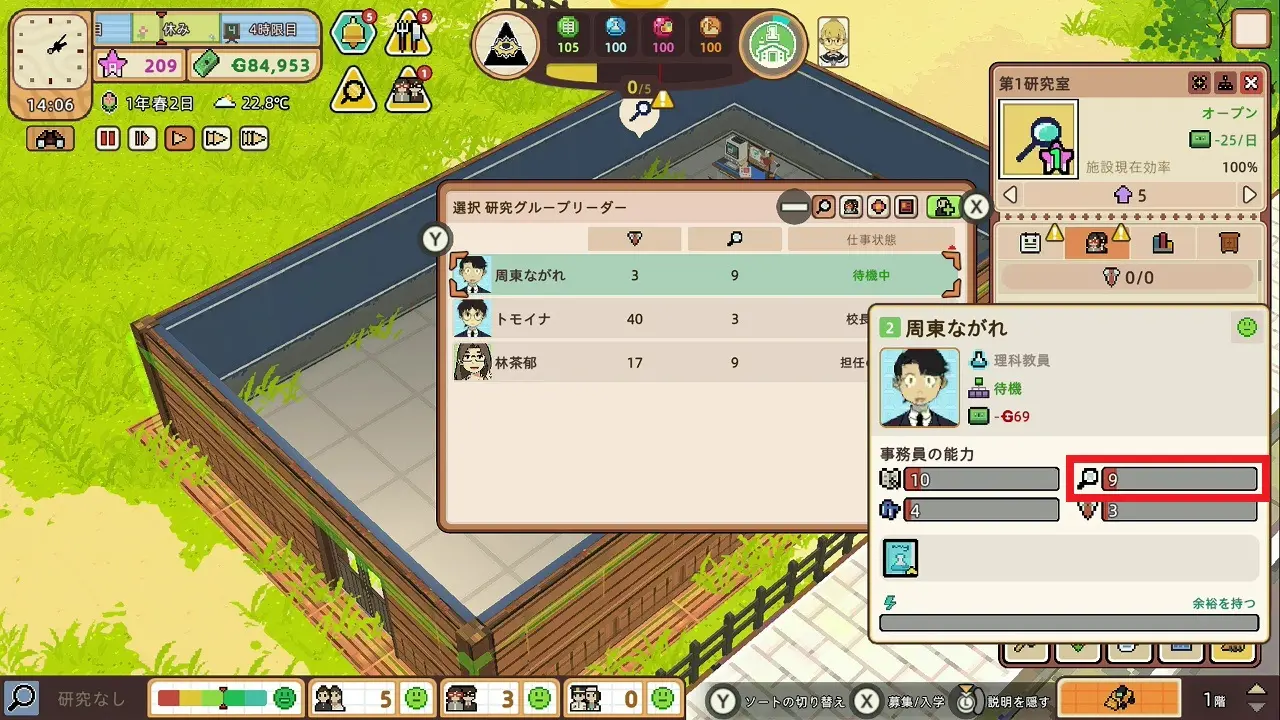
Task: Click the magnifier warning triangle alert
Action: (x=353, y=90)
